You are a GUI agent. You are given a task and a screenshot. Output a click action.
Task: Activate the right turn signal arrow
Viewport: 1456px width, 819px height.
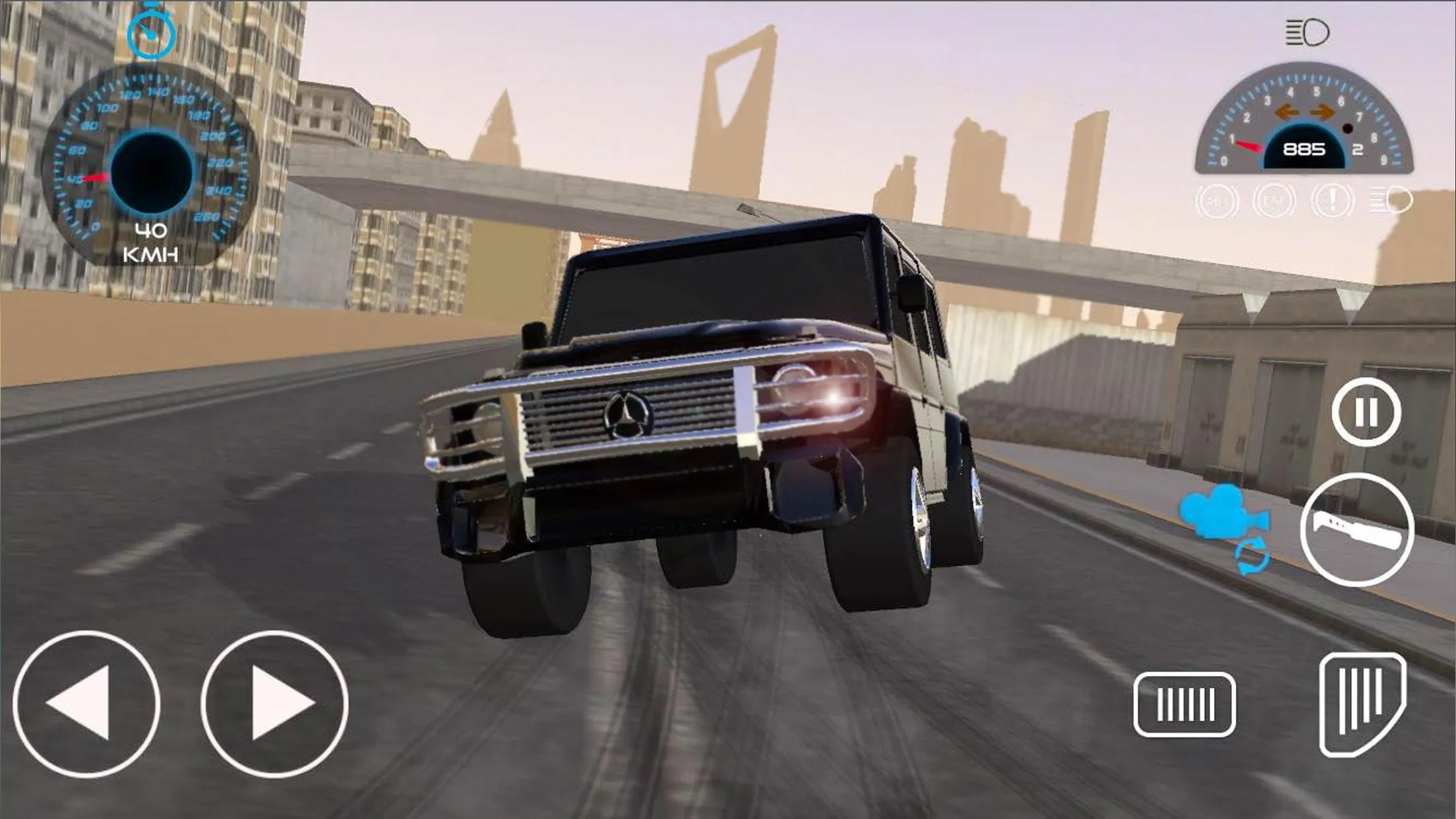(x=1321, y=113)
